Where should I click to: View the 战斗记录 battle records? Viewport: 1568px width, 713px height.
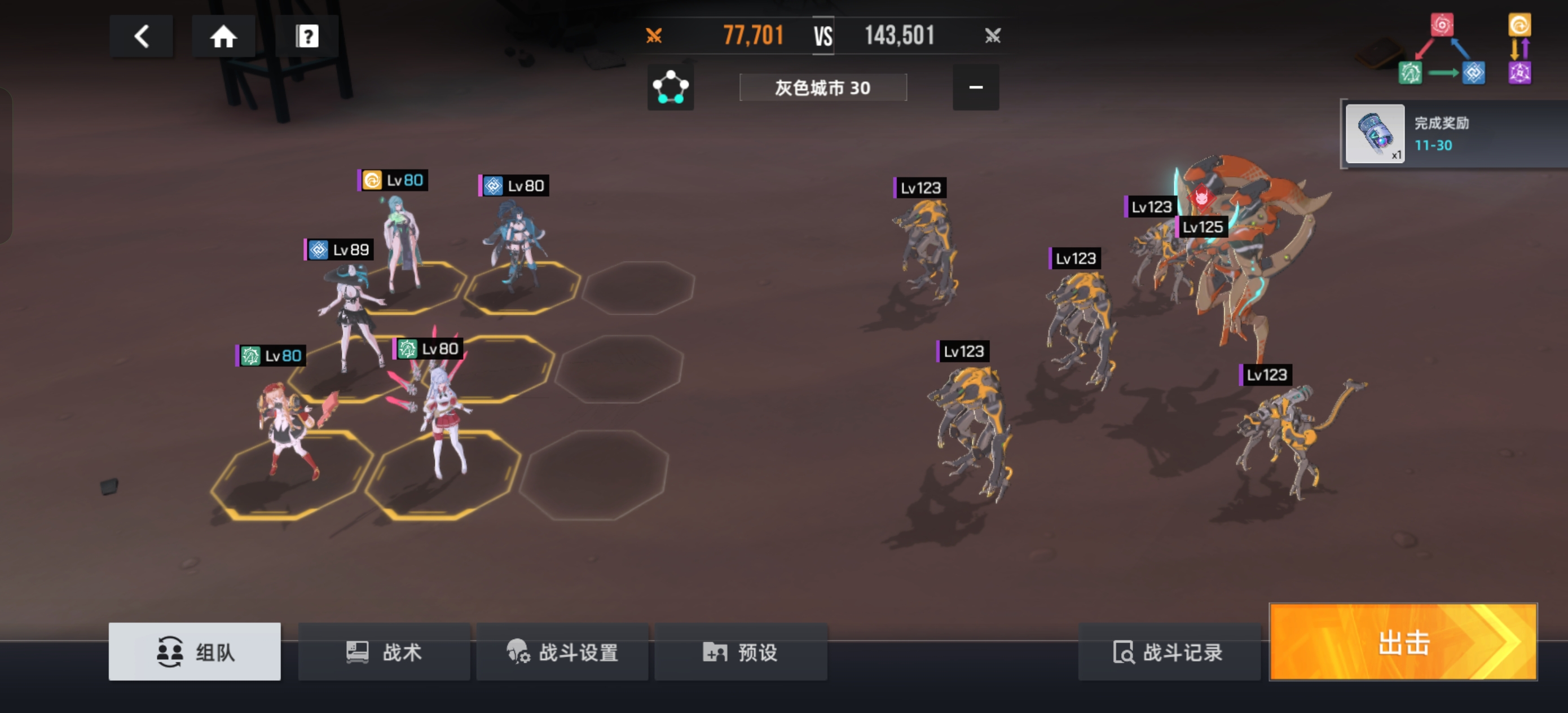point(1168,652)
